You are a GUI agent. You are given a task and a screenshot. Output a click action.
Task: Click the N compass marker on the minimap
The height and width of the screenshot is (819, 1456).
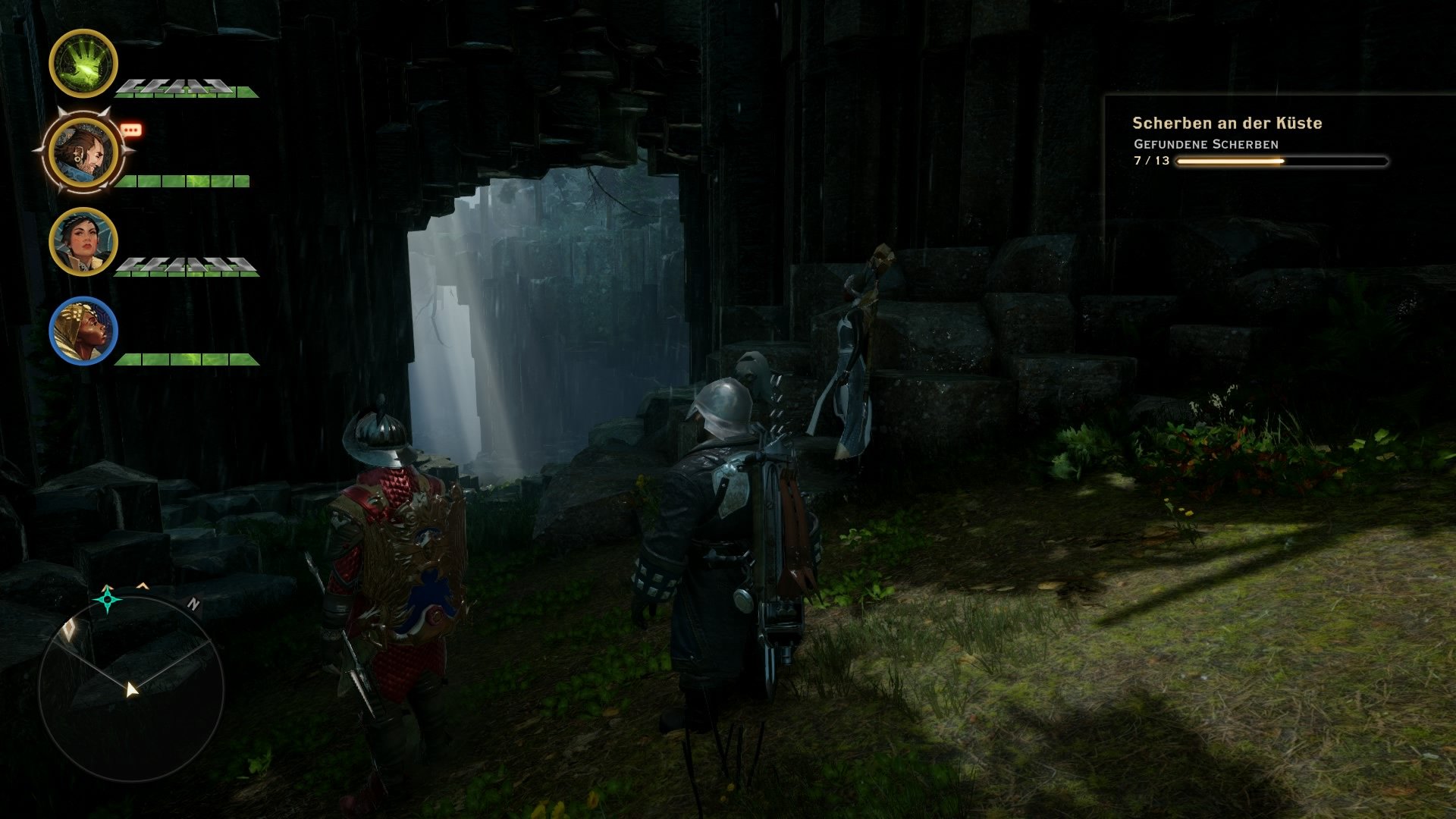(194, 604)
